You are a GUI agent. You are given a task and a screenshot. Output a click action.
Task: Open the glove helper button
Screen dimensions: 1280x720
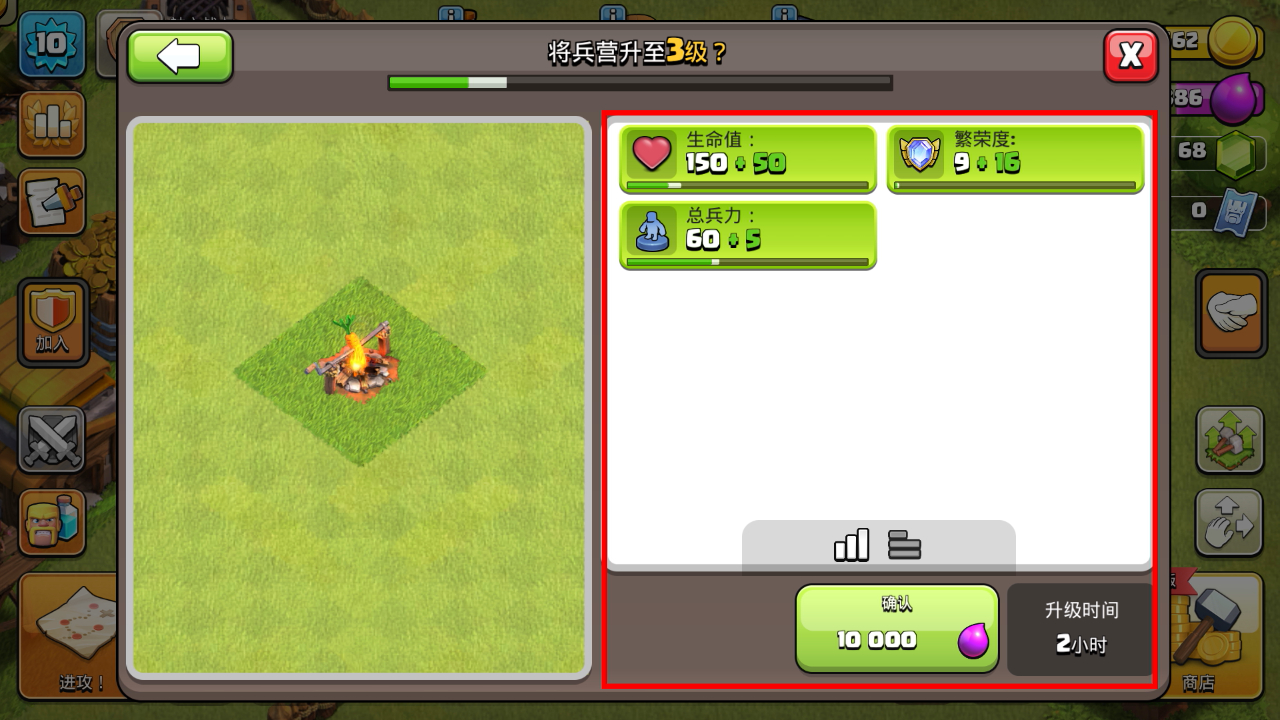(1230, 312)
